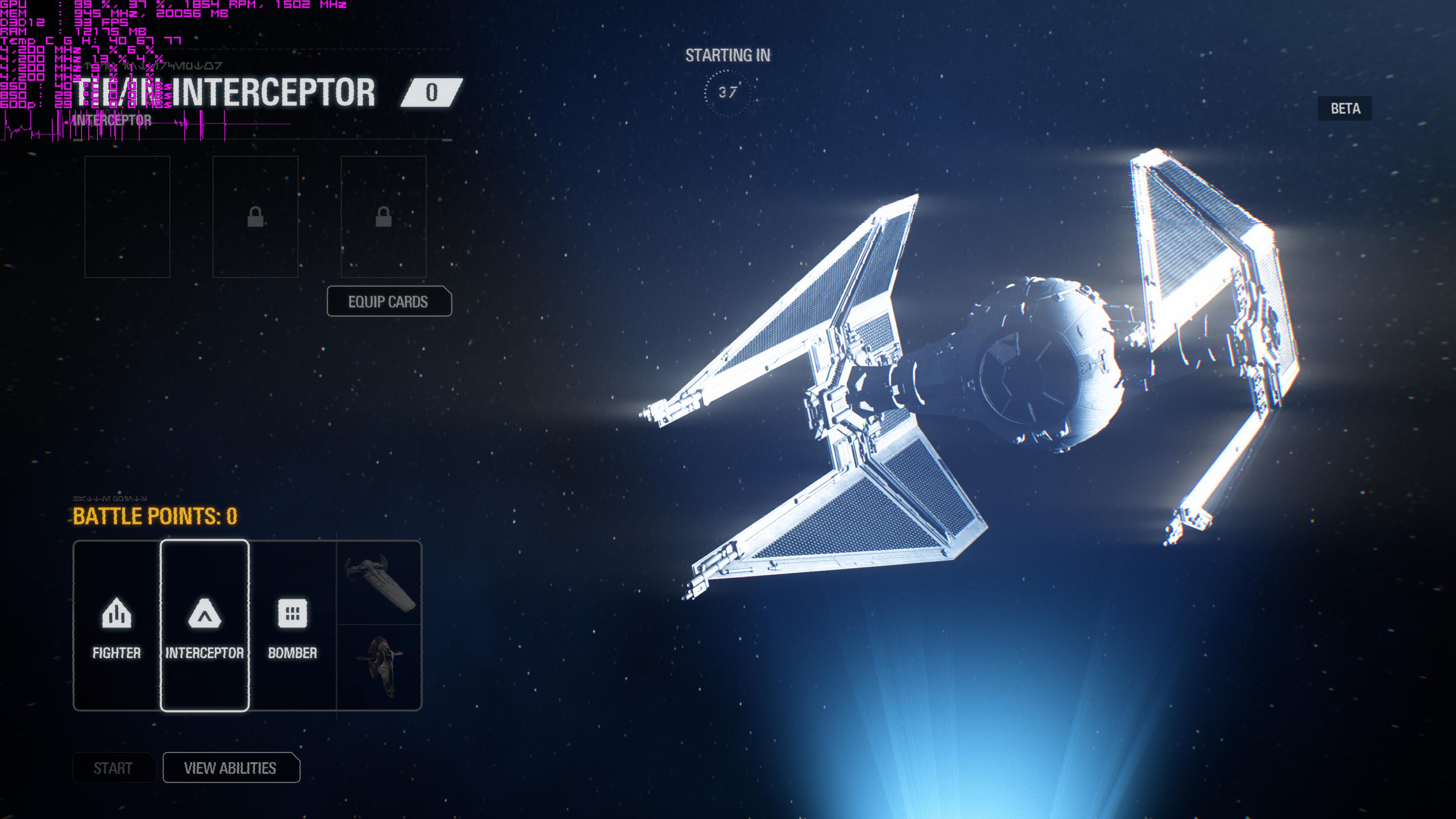
Task: Pick the Bomber ship class
Action: click(x=292, y=626)
